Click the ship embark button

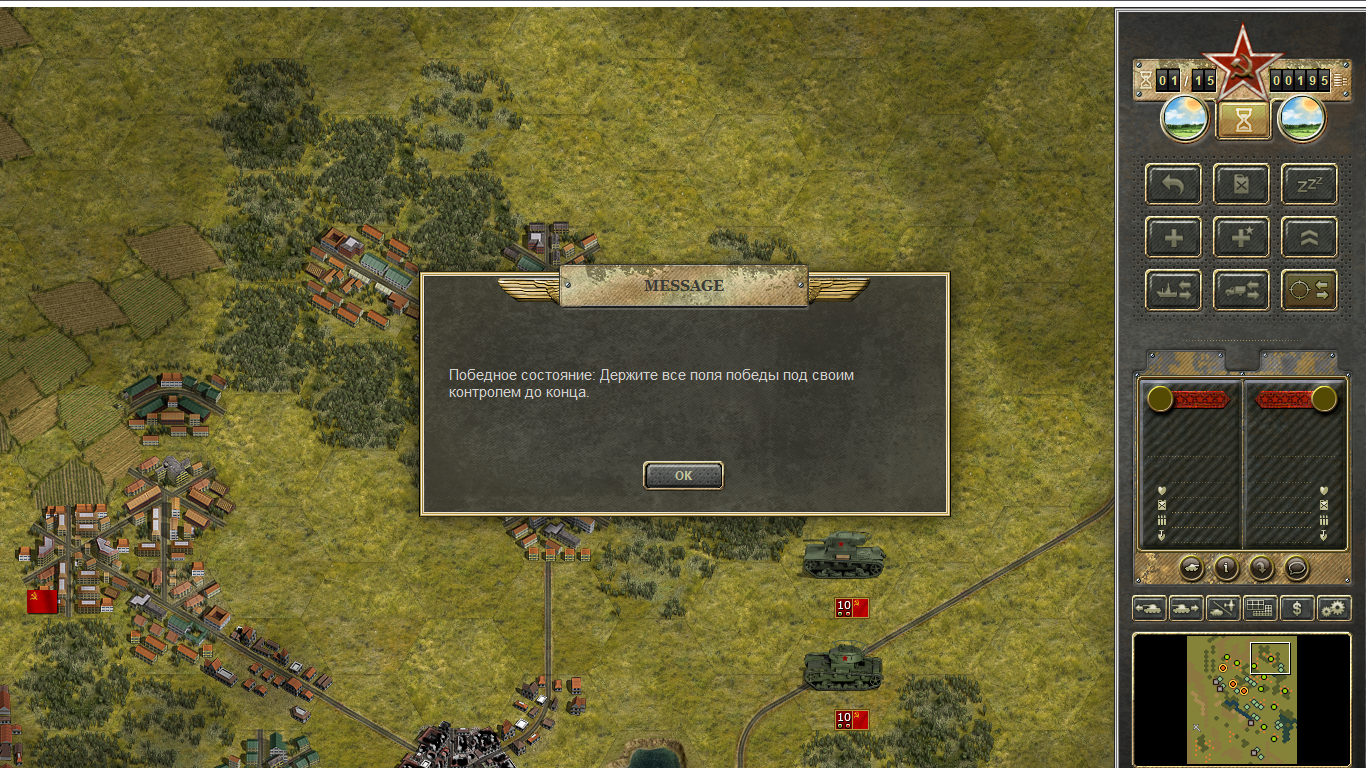pos(1173,290)
